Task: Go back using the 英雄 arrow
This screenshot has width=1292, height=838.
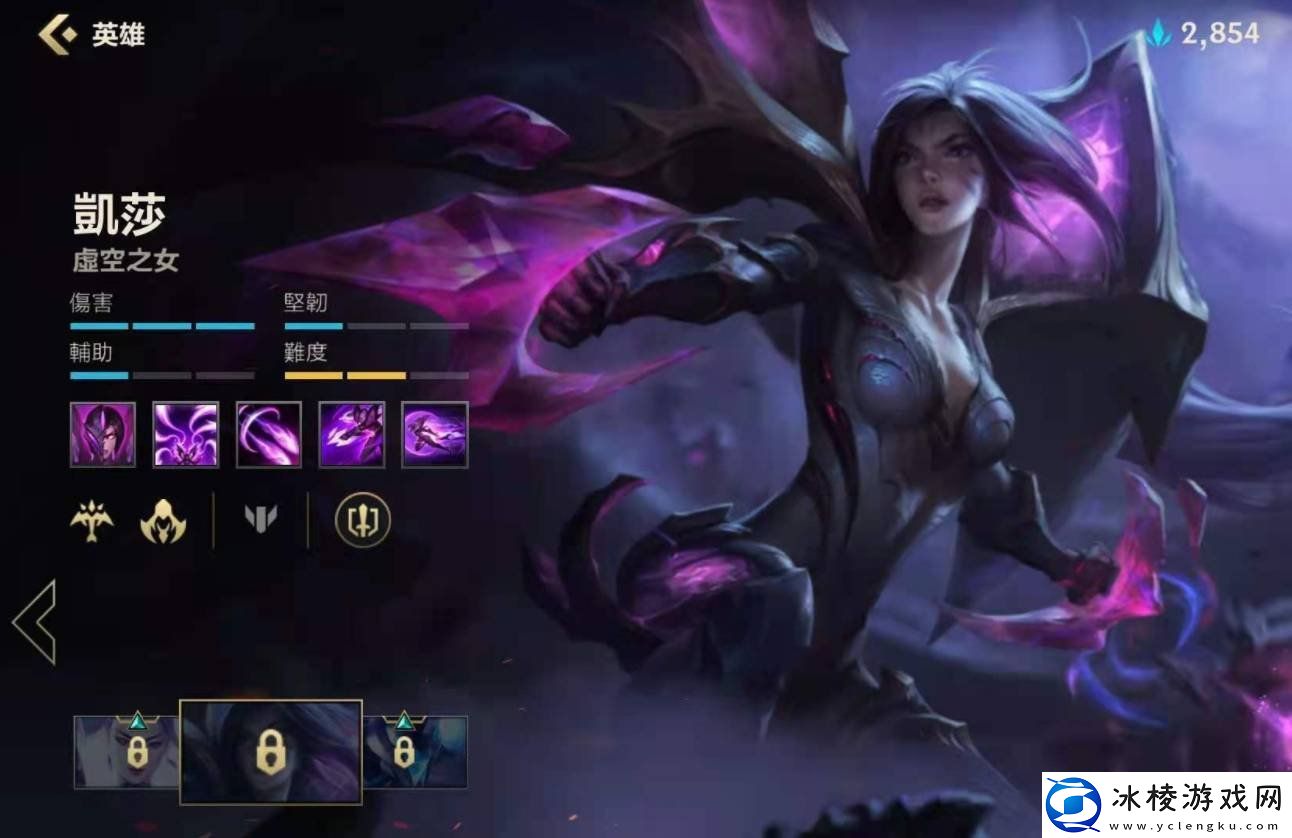Action: pyautogui.click(x=58, y=34)
